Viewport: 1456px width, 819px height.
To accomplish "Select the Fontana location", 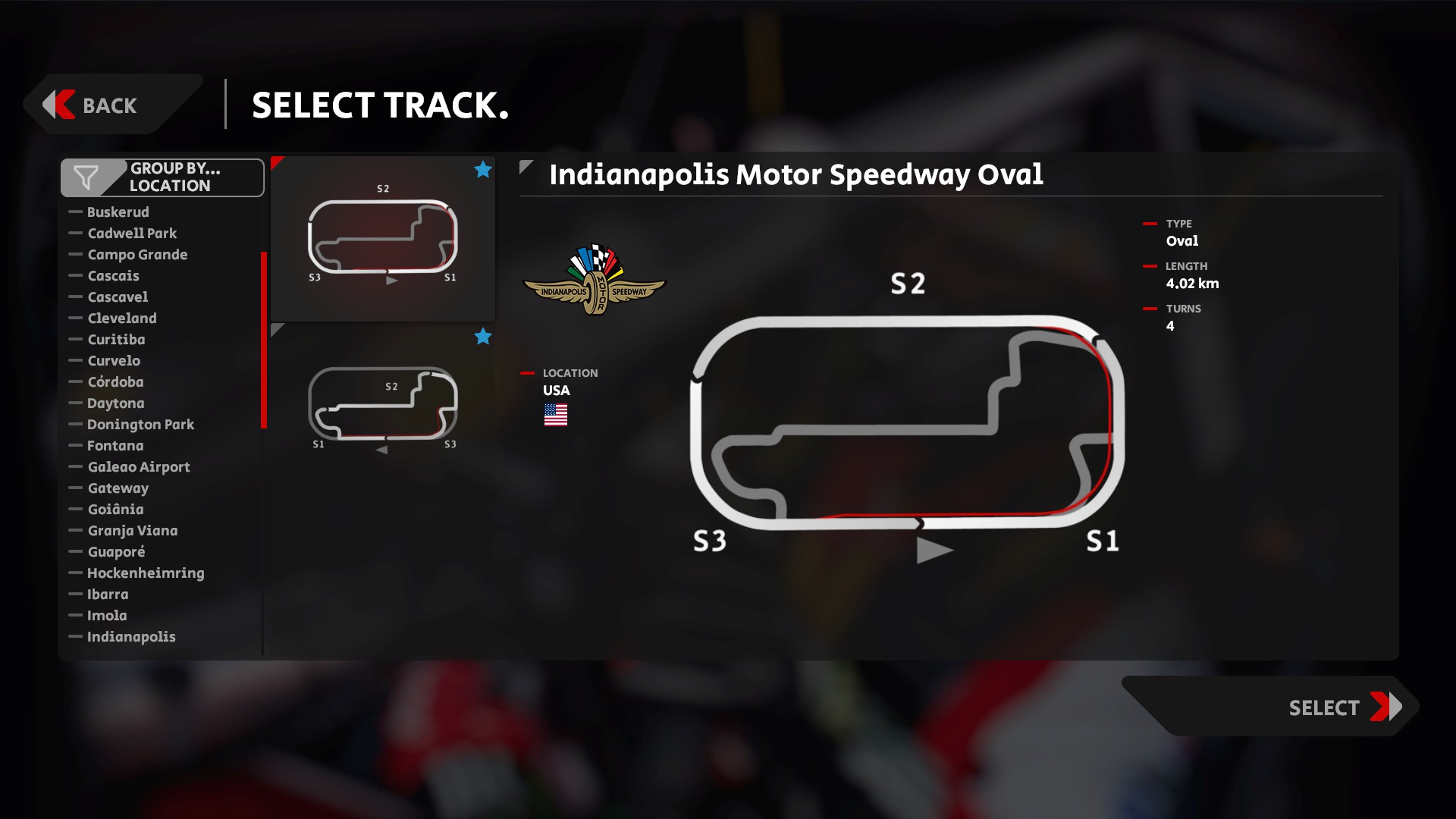I will tap(115, 446).
